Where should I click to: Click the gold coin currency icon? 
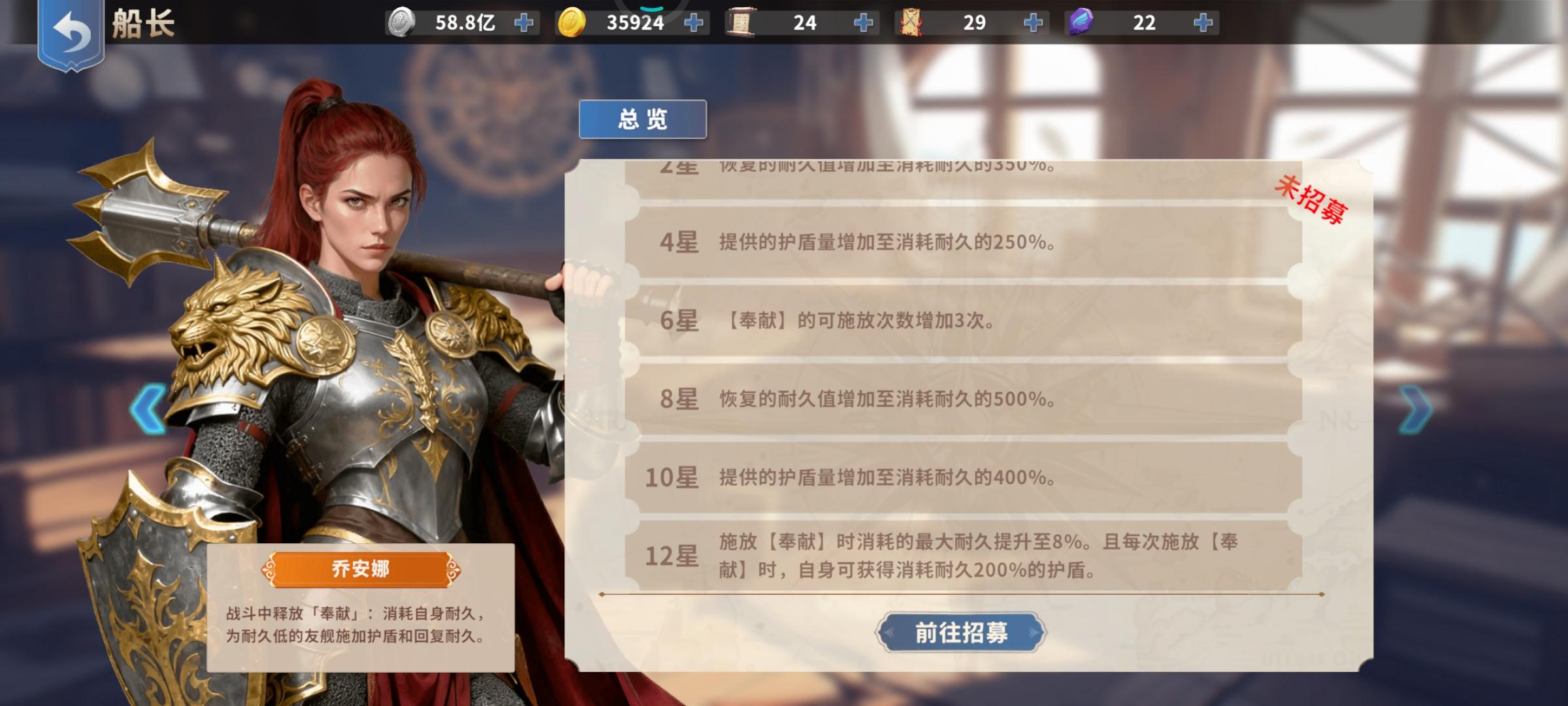[x=572, y=22]
